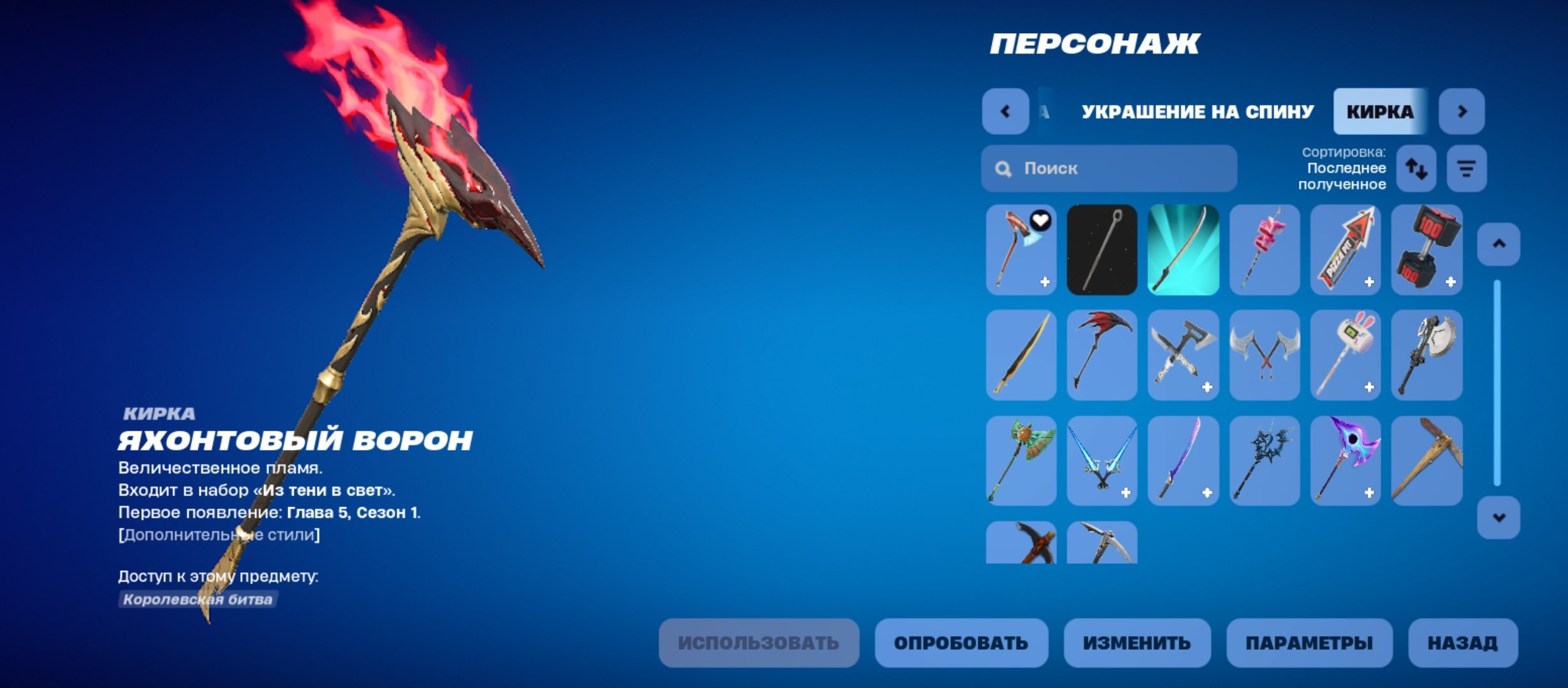
Task: Switch to the УКРАШЕНИЕ НА СПИНУ tab
Action: (1197, 112)
